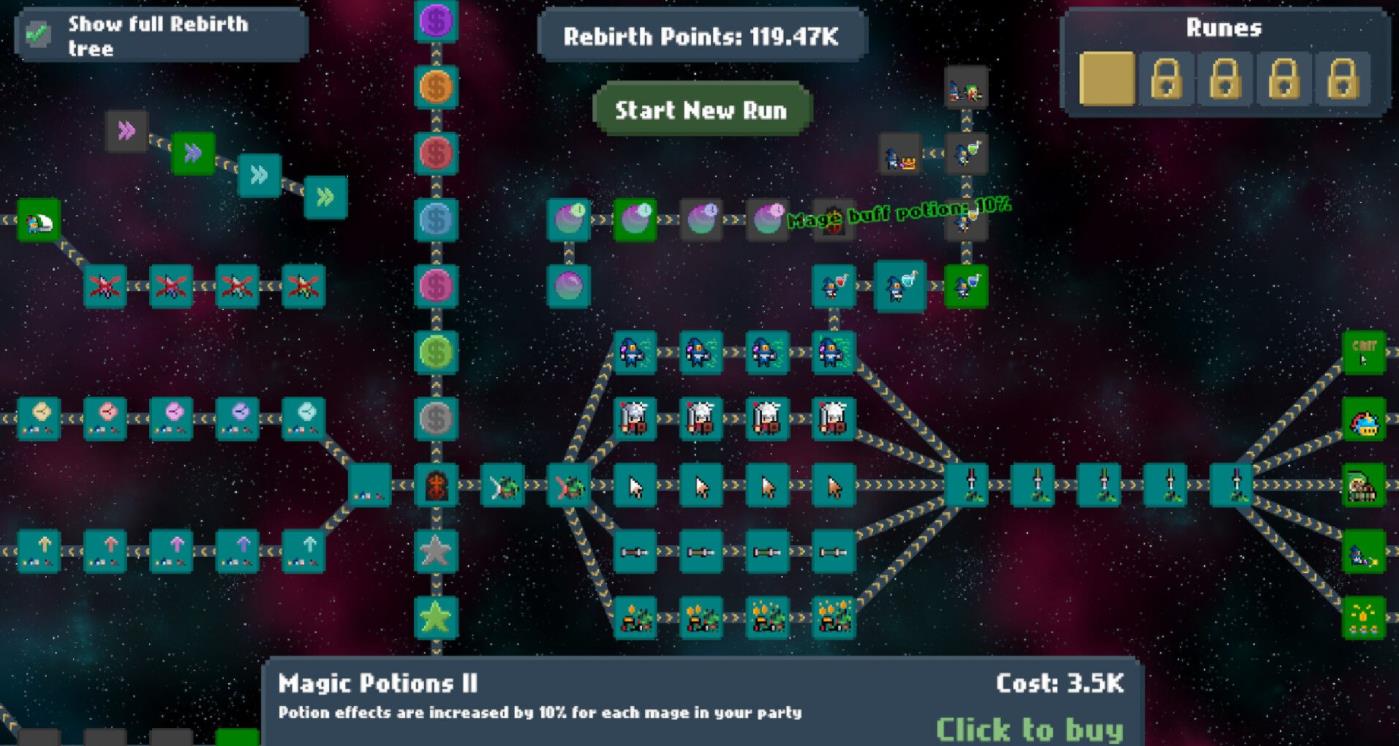
Task: Select the purple coin upgrade node
Action: click(436, 21)
